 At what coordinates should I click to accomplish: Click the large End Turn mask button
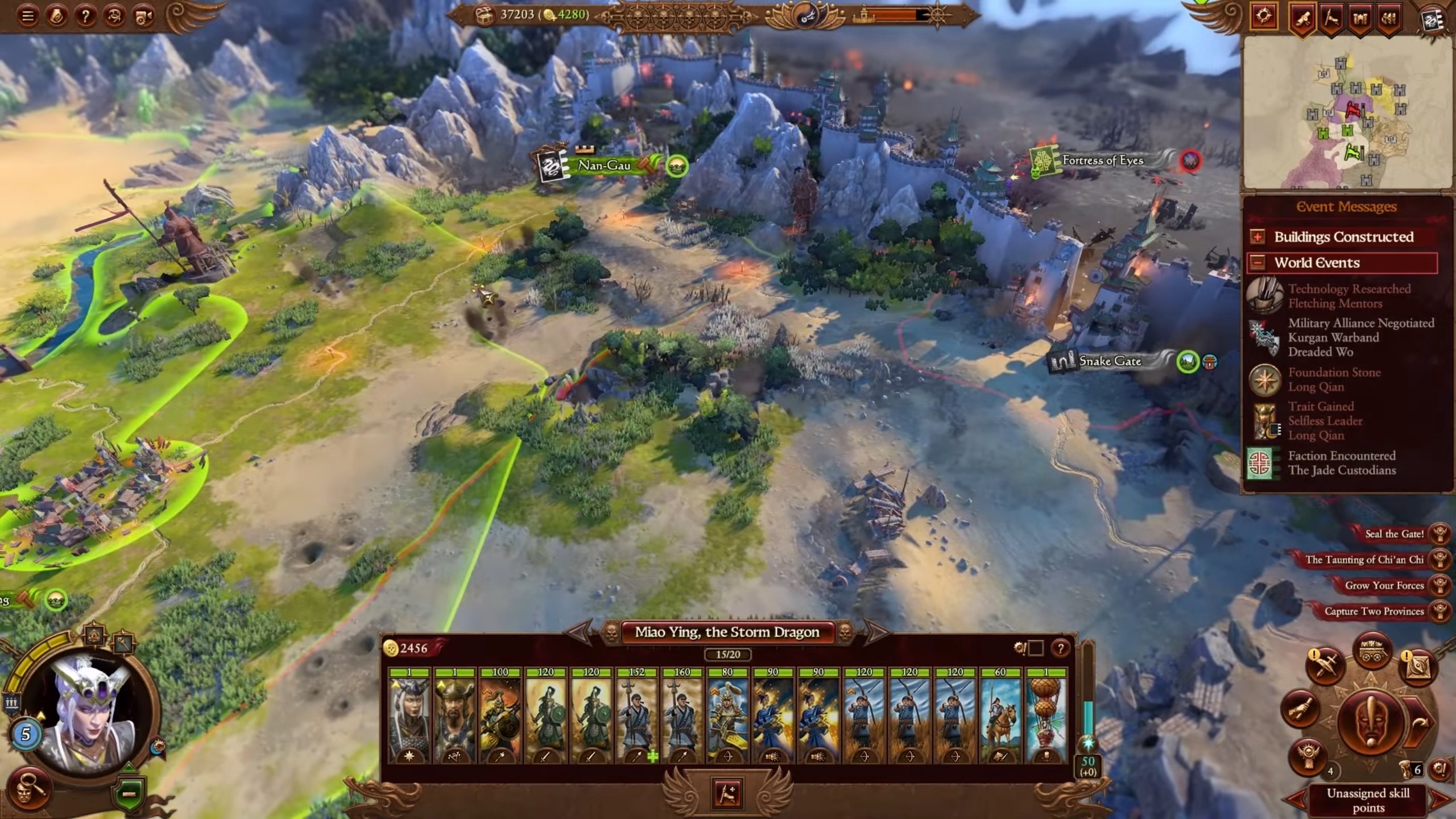tap(1371, 721)
